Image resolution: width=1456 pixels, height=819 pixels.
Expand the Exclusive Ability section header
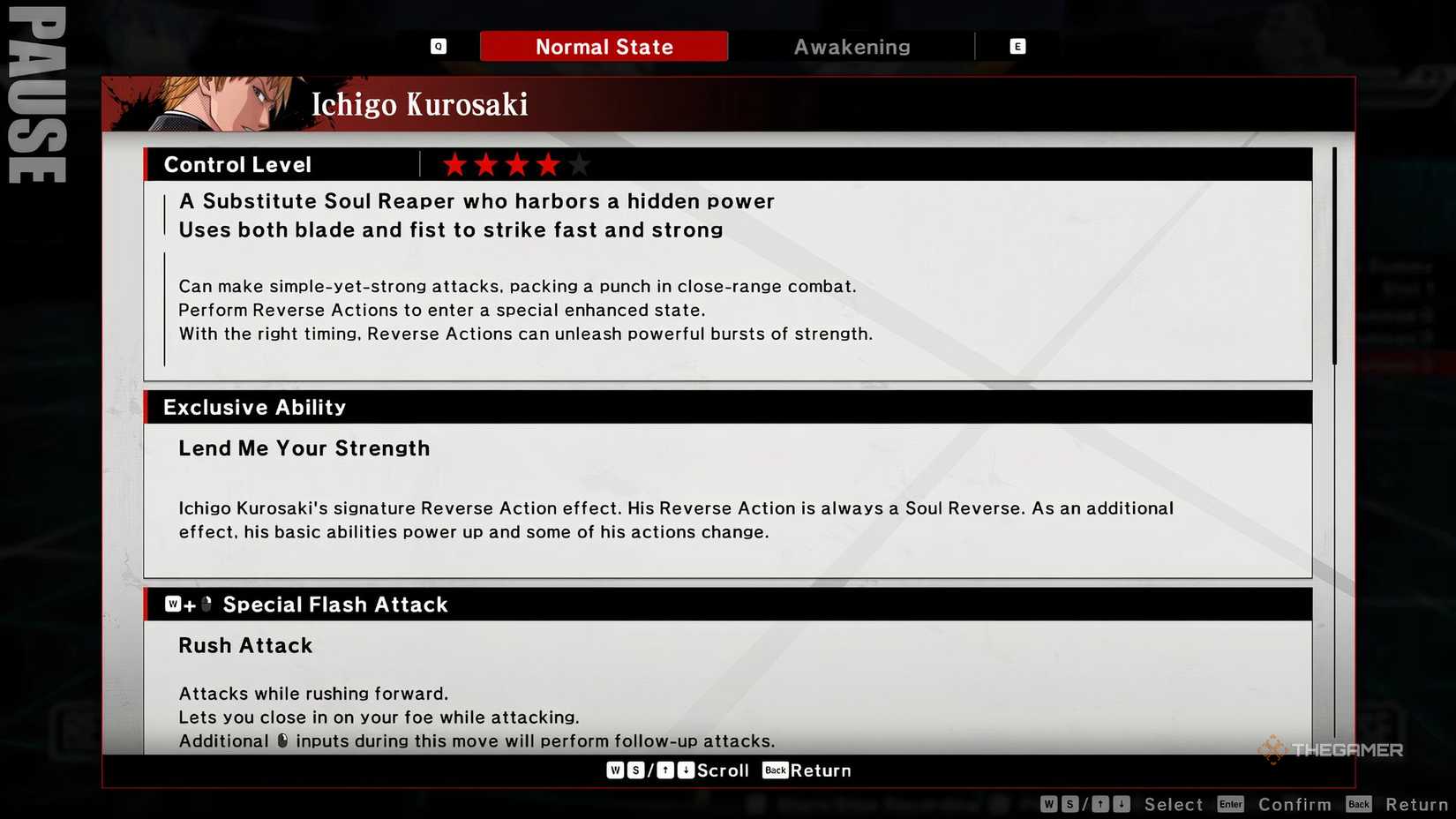click(253, 407)
